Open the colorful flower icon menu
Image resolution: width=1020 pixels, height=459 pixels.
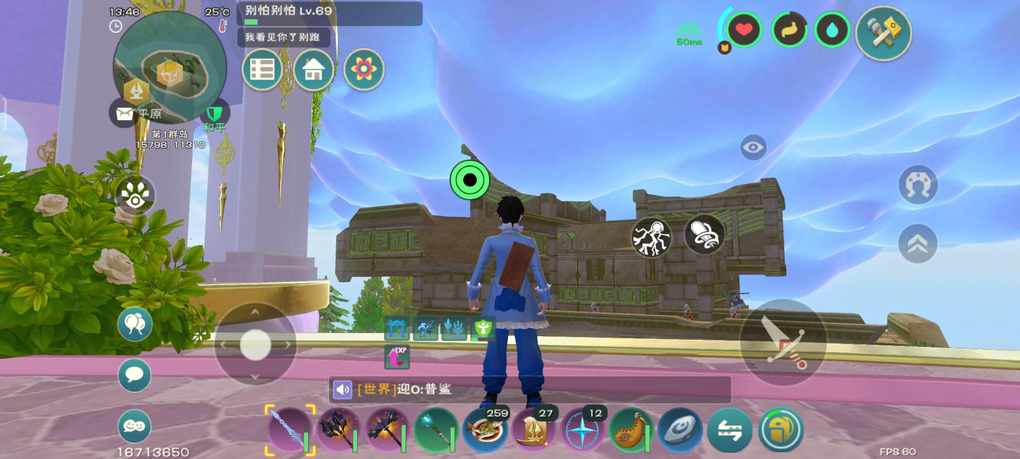(x=364, y=69)
